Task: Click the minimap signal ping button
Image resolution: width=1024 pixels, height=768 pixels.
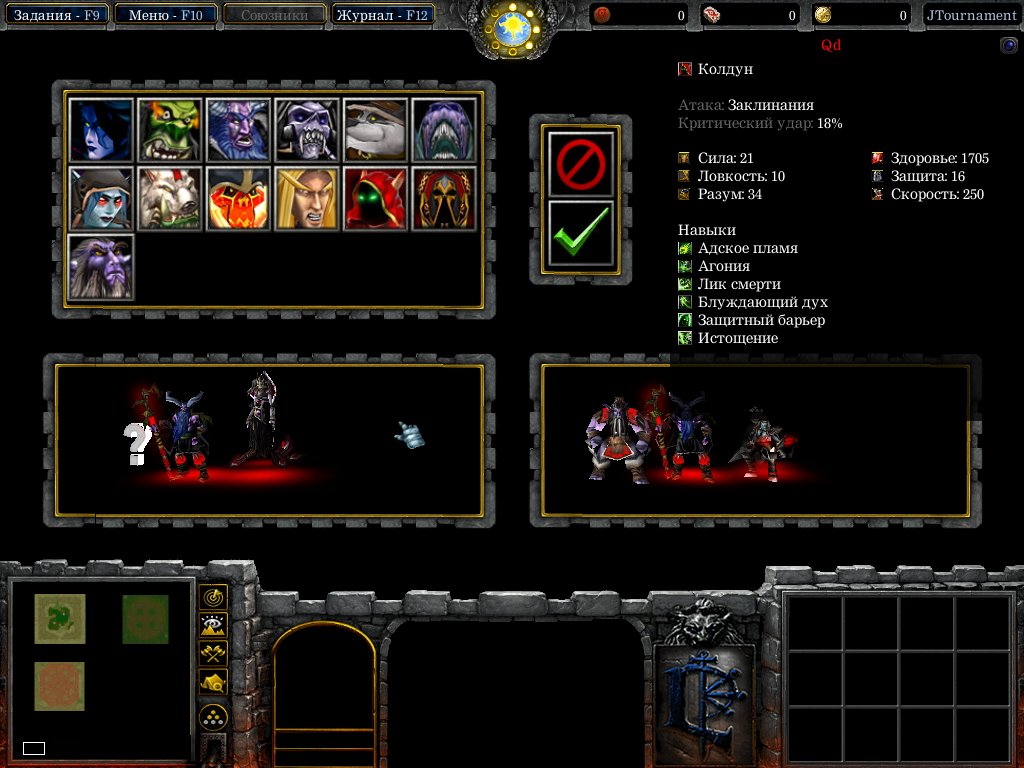Action: [213, 597]
